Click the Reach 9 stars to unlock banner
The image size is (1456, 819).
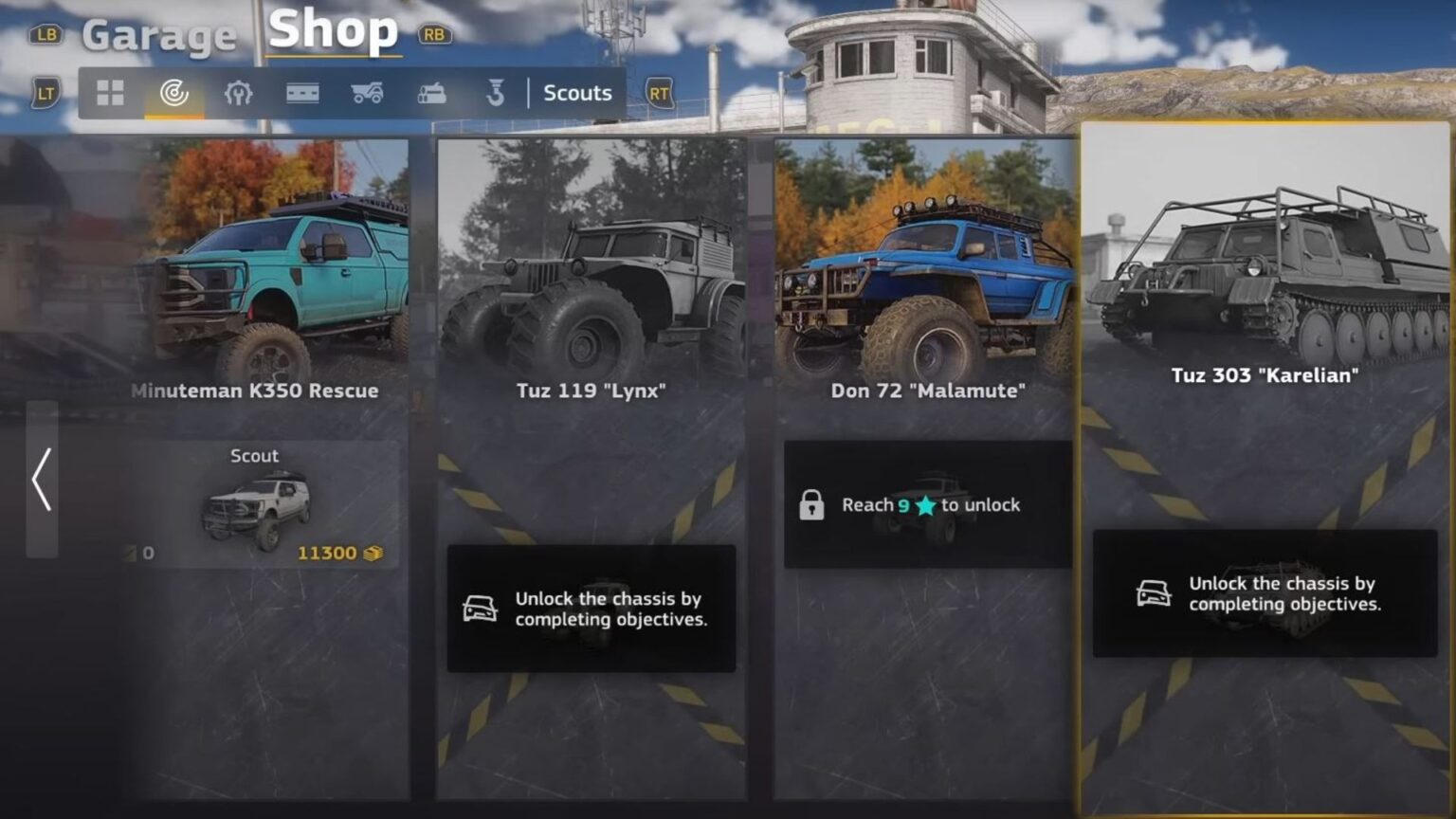pyautogui.click(x=927, y=505)
